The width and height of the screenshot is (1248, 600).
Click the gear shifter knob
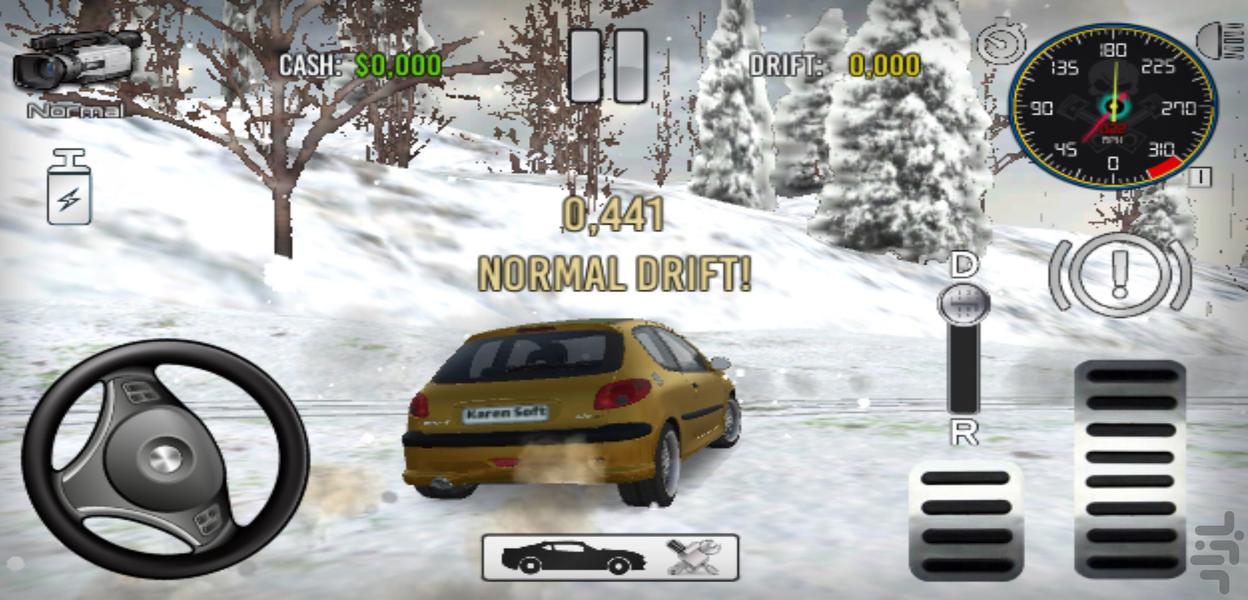tap(964, 304)
